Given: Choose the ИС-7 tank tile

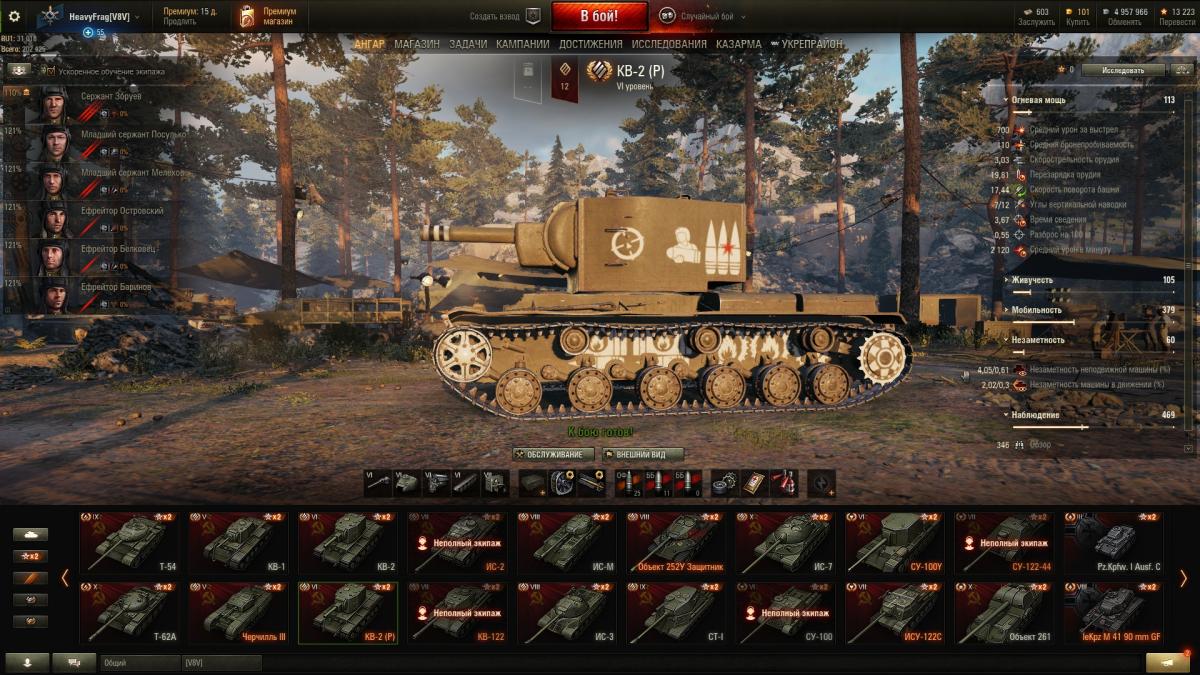Looking at the screenshot, I should click(x=784, y=543).
